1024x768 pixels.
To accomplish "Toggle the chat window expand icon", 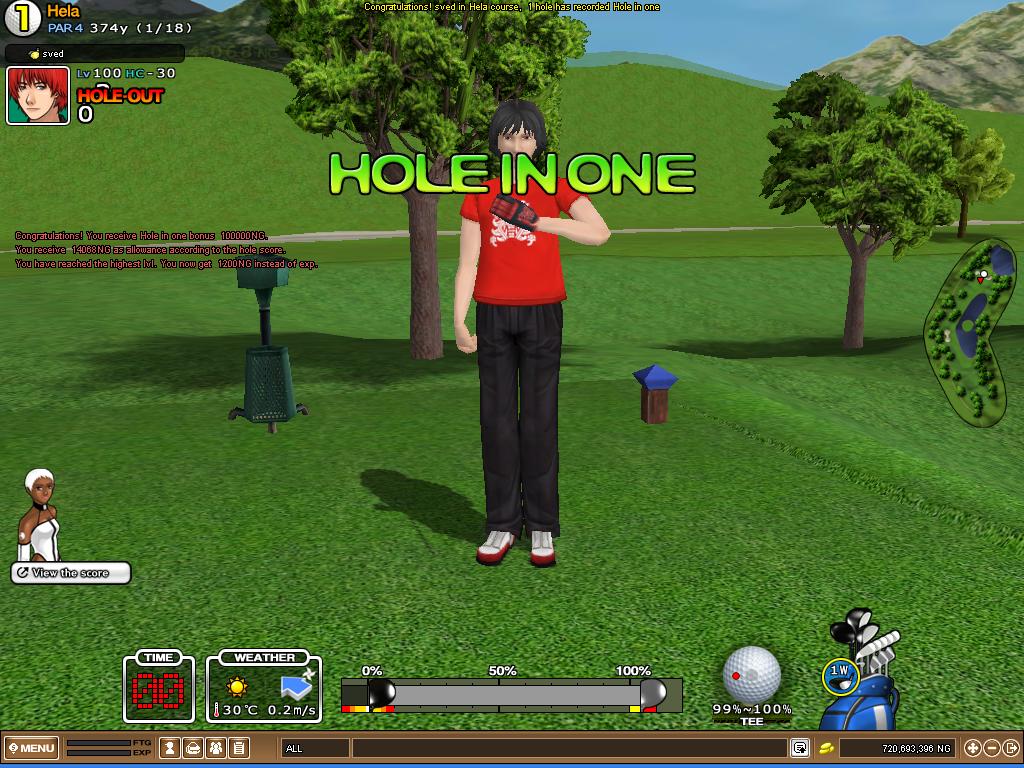I will (x=799, y=748).
